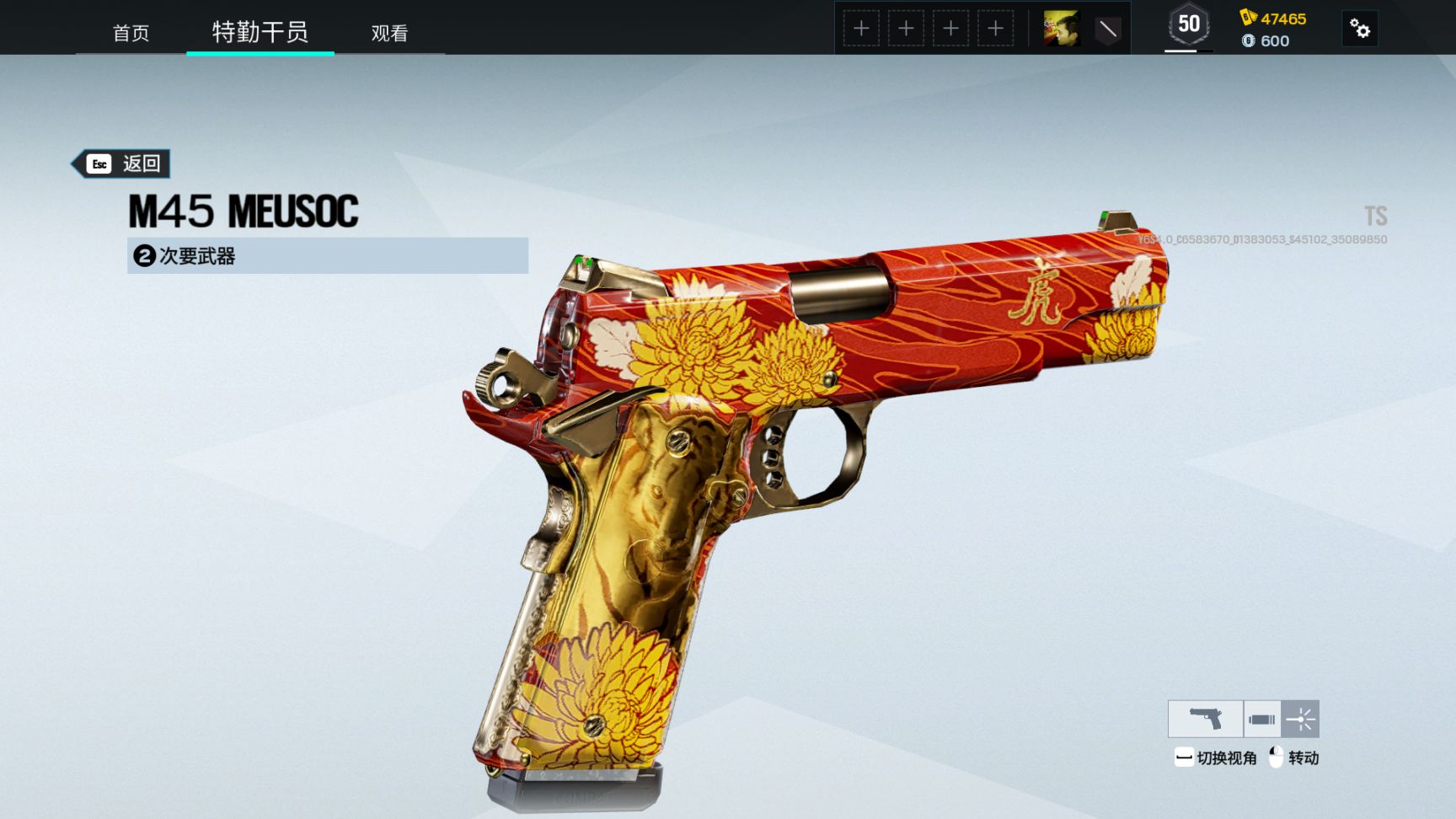Show the full pistol view
This screenshot has width=1456, height=819.
[x=1205, y=719]
